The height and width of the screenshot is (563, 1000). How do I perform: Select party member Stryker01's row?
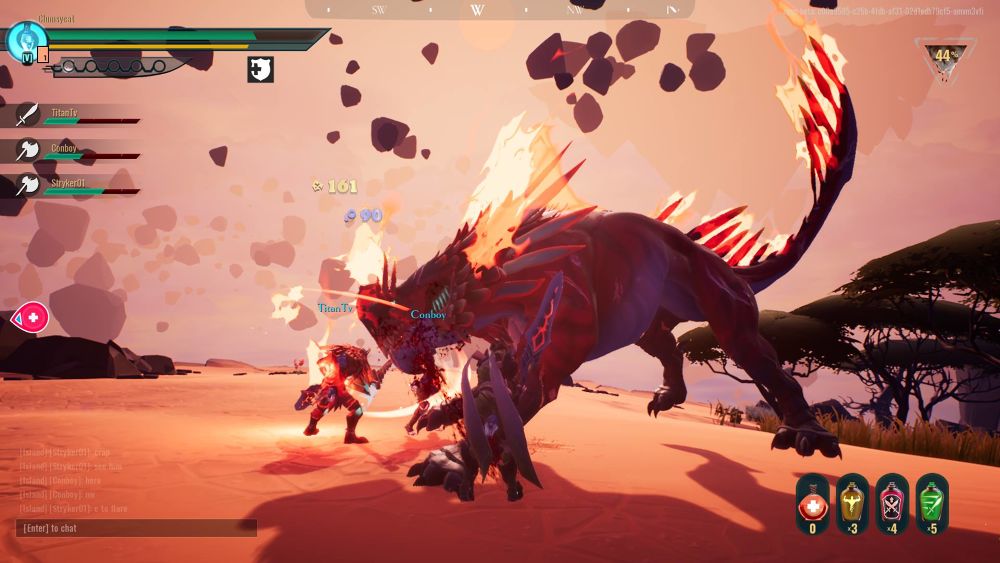pos(75,186)
